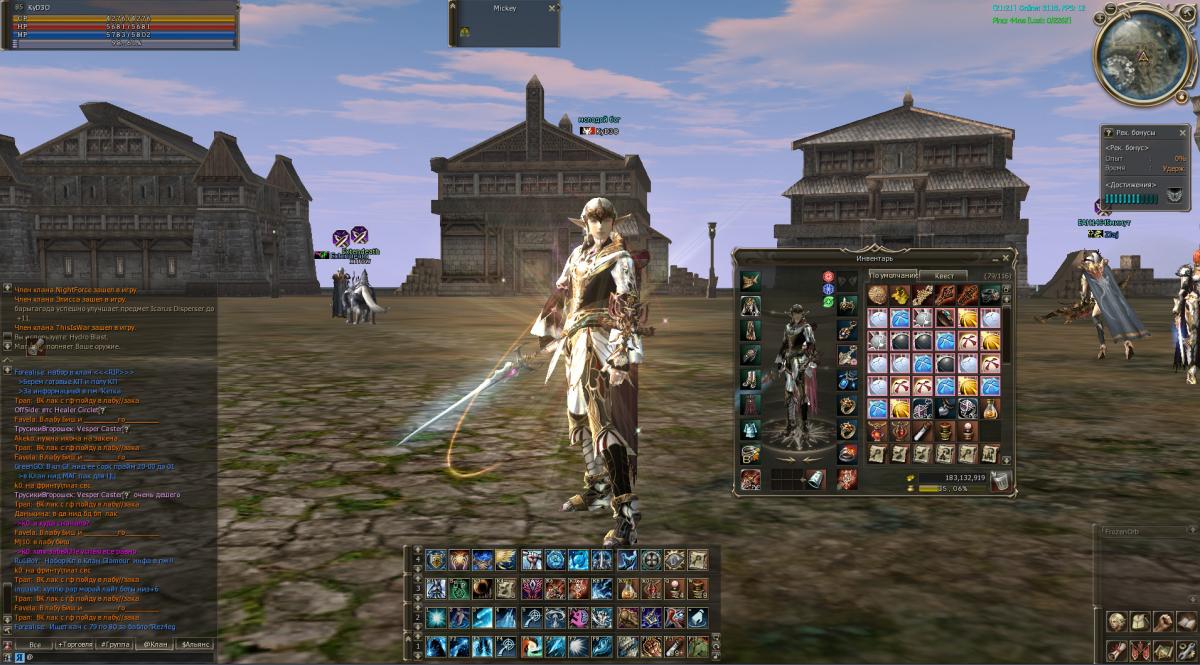The image size is (1200, 665).
Task: Close the Mickey target window
Action: [553, 8]
